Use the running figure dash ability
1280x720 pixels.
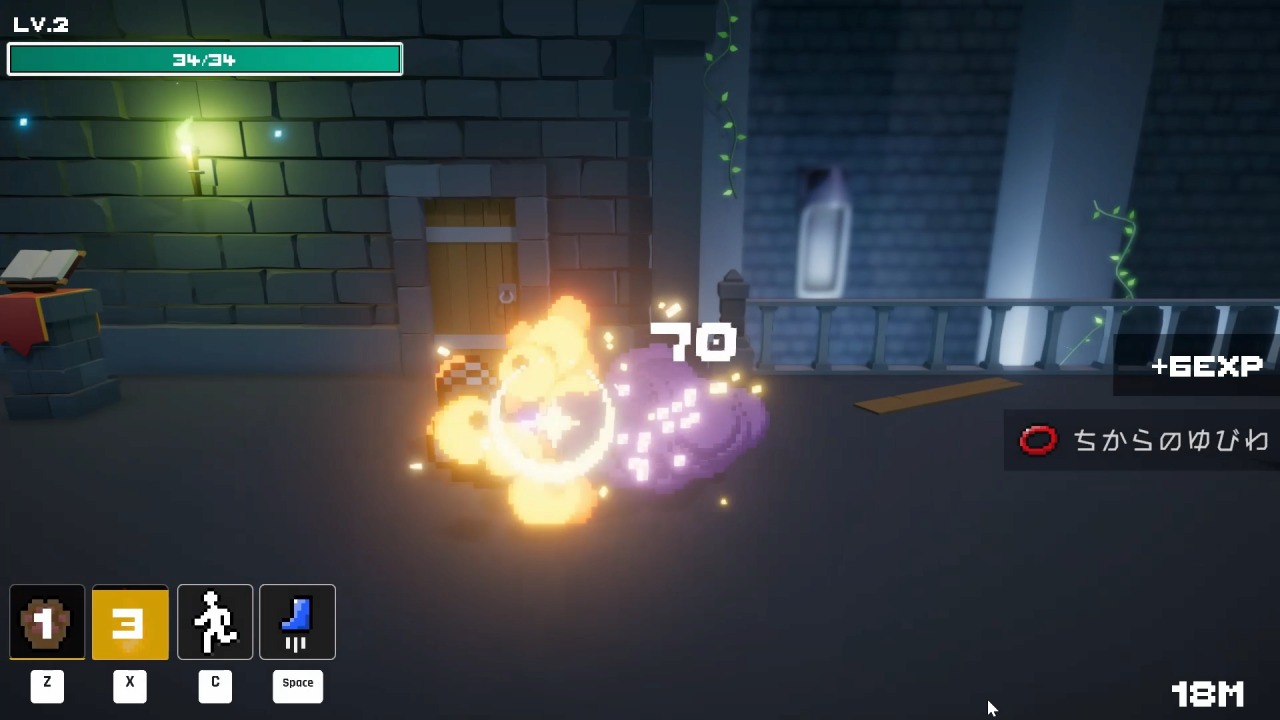click(x=215, y=622)
